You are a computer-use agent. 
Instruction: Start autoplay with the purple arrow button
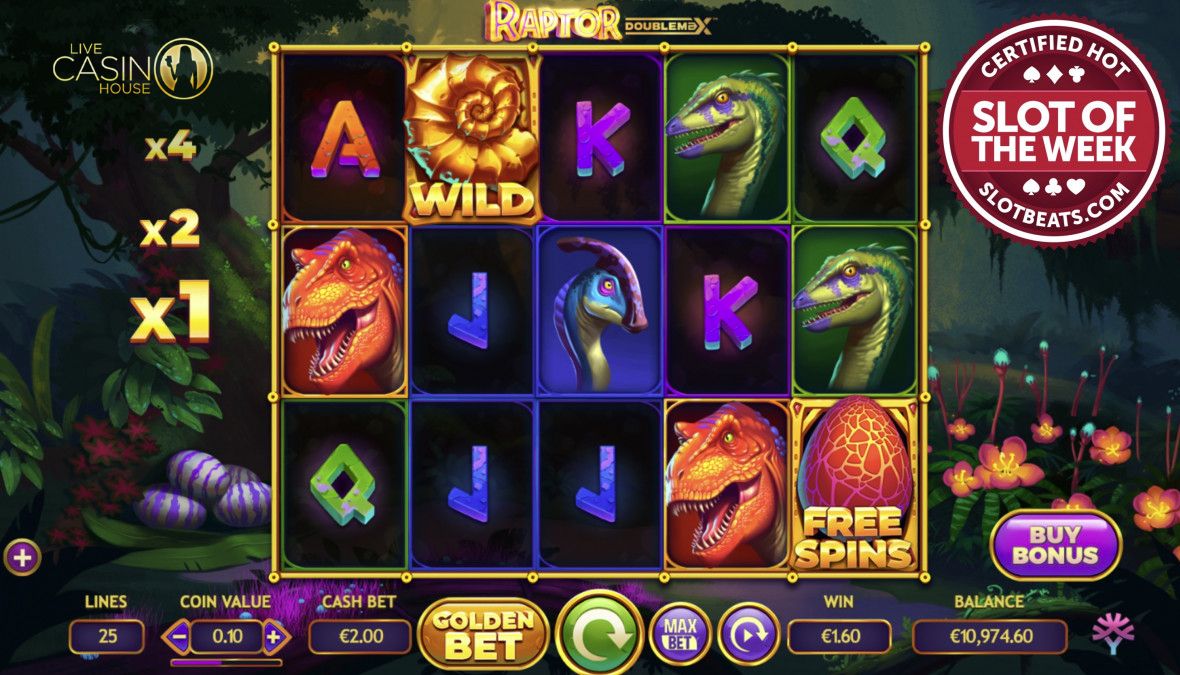tap(748, 634)
